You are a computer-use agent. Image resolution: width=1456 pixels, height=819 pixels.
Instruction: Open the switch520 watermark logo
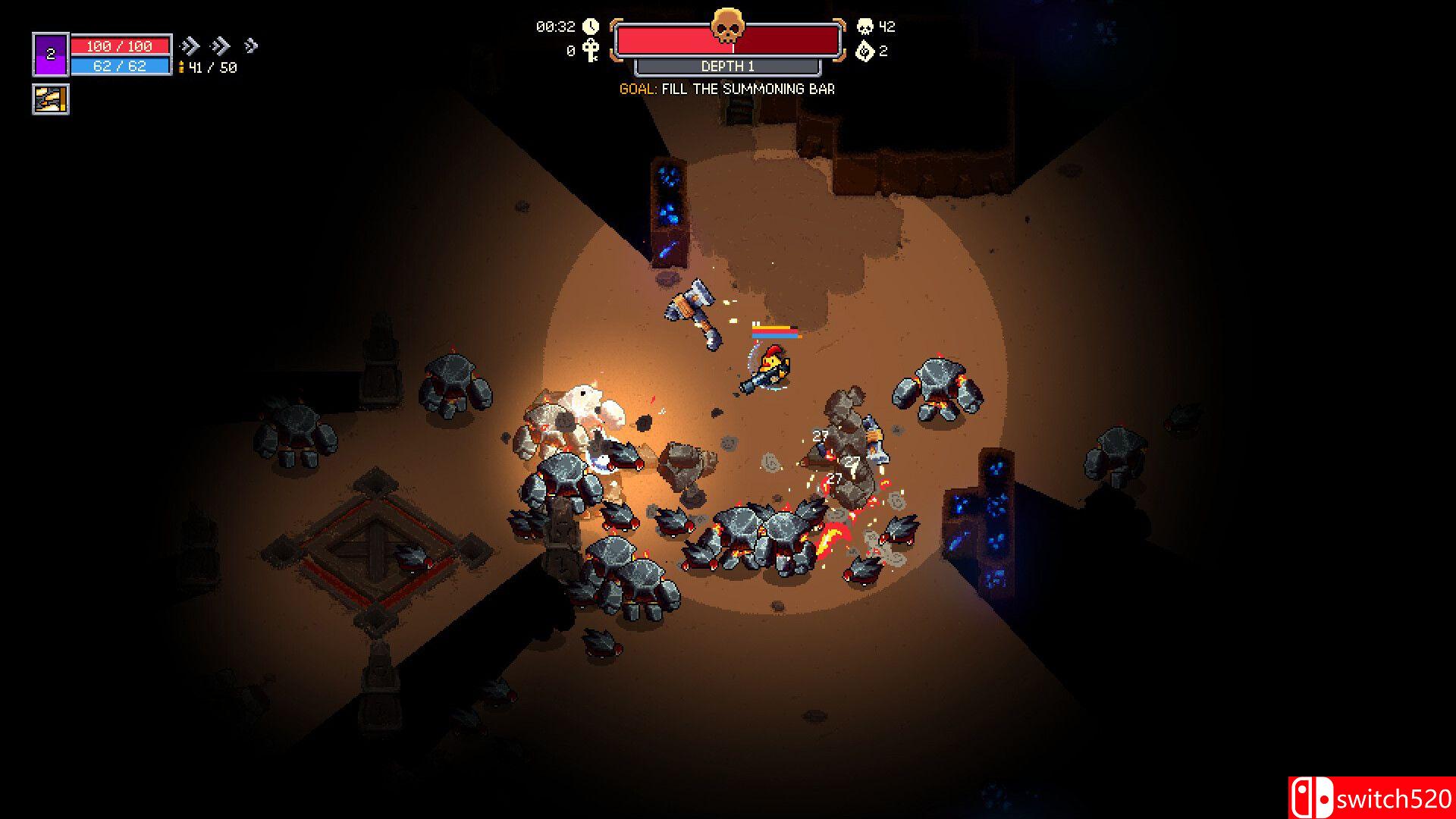tap(1371, 798)
